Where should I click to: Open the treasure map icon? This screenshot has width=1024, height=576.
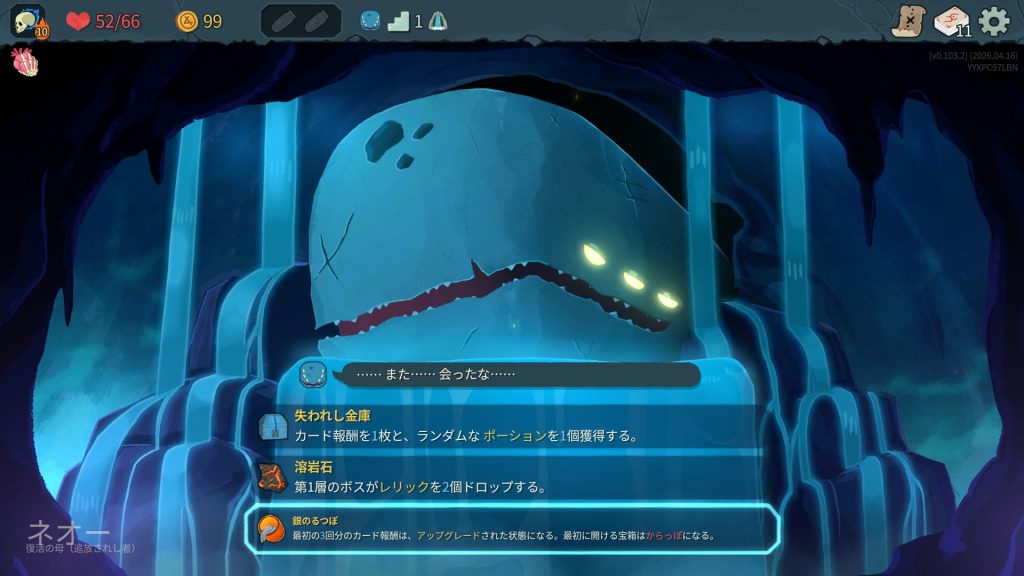click(908, 21)
